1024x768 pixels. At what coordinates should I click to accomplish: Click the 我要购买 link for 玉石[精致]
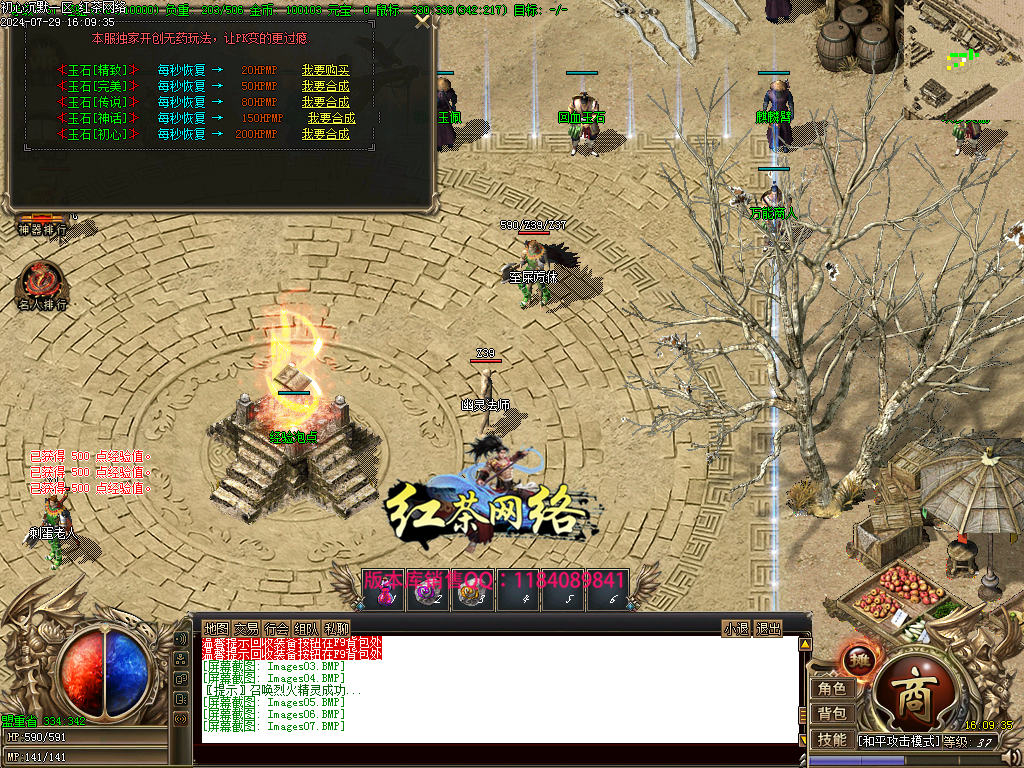(325, 71)
